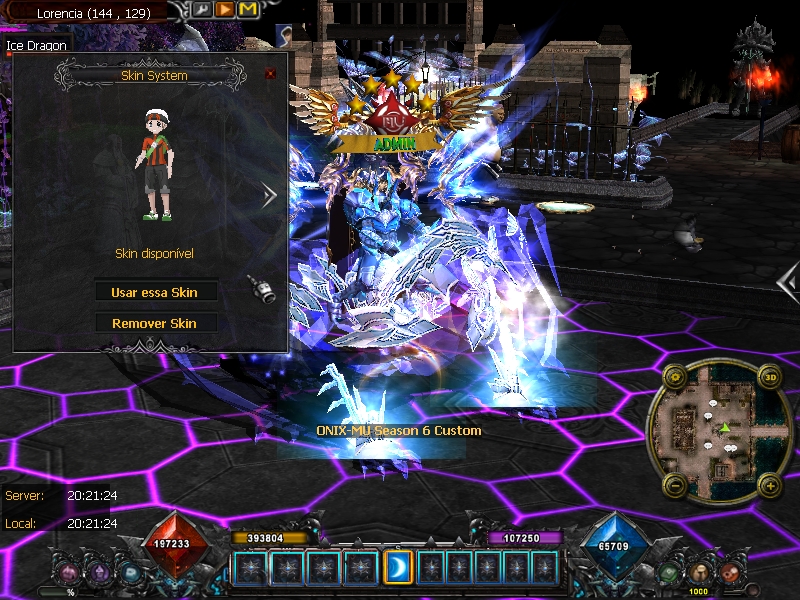Click the Remover Skin button
This screenshot has height=600, width=800.
(155, 323)
